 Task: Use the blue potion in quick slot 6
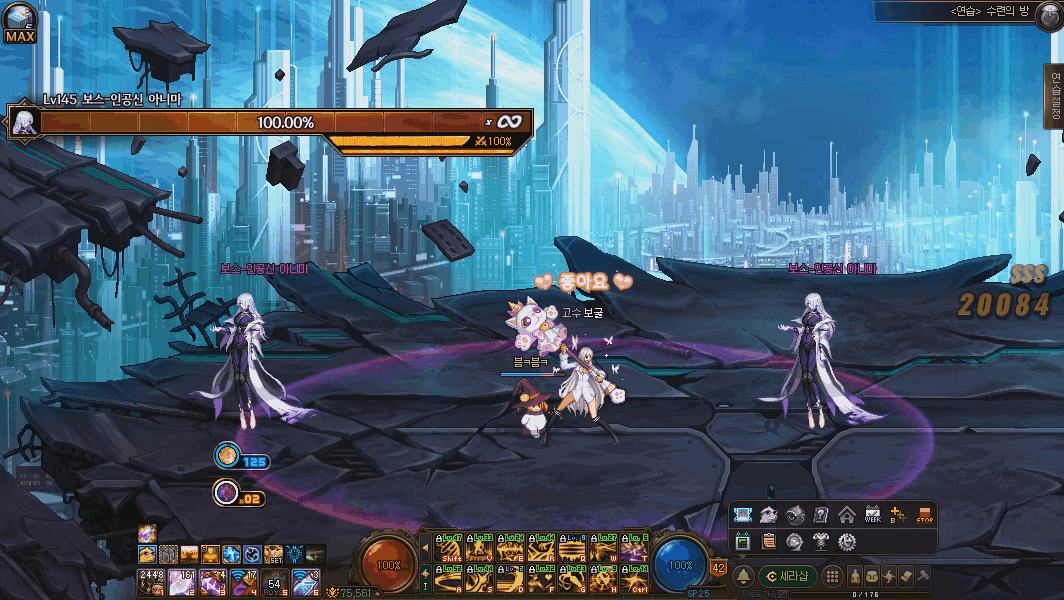pos(306,580)
